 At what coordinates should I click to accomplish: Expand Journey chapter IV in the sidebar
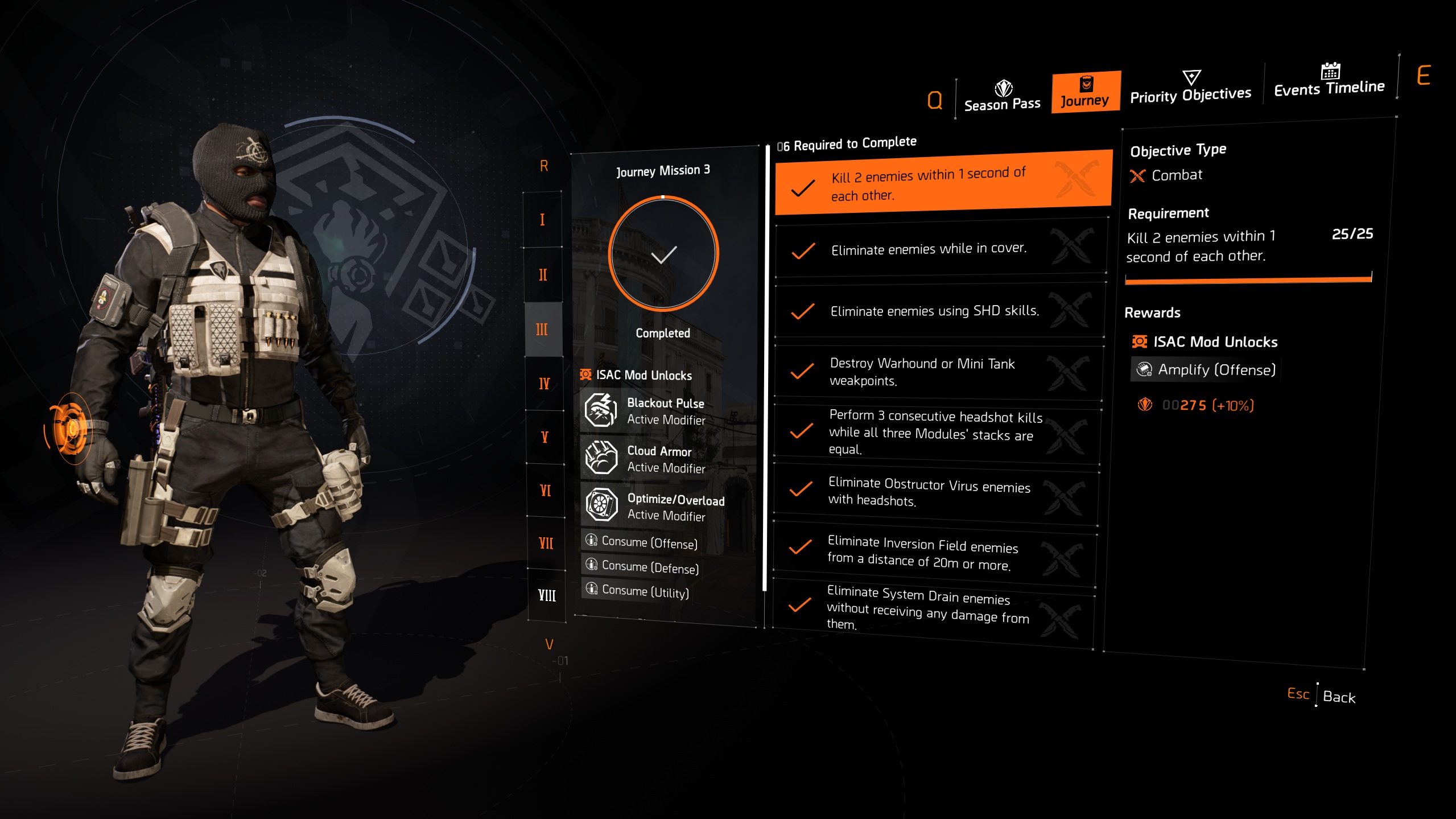(544, 384)
